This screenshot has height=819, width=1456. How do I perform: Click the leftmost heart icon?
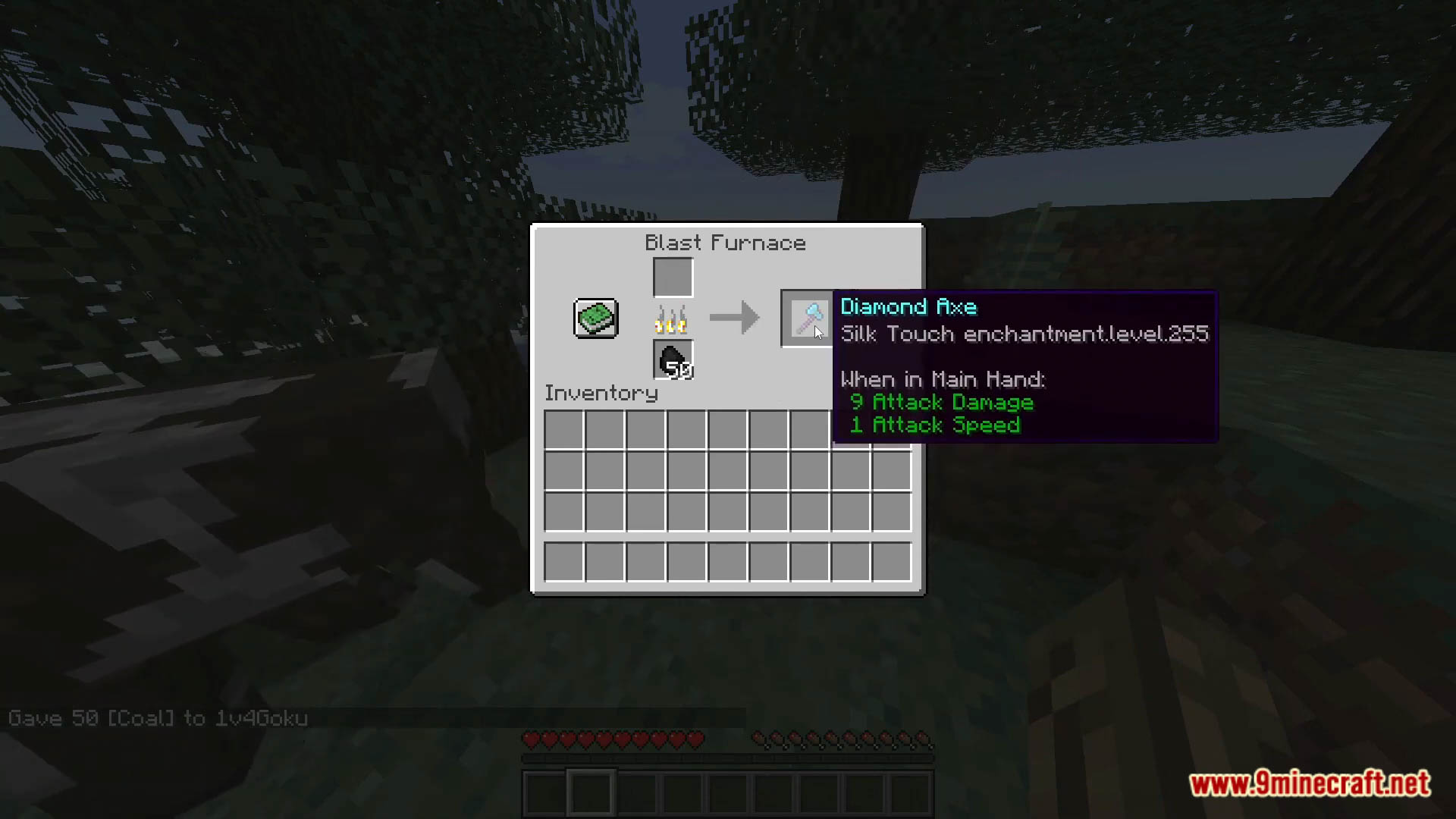click(529, 739)
